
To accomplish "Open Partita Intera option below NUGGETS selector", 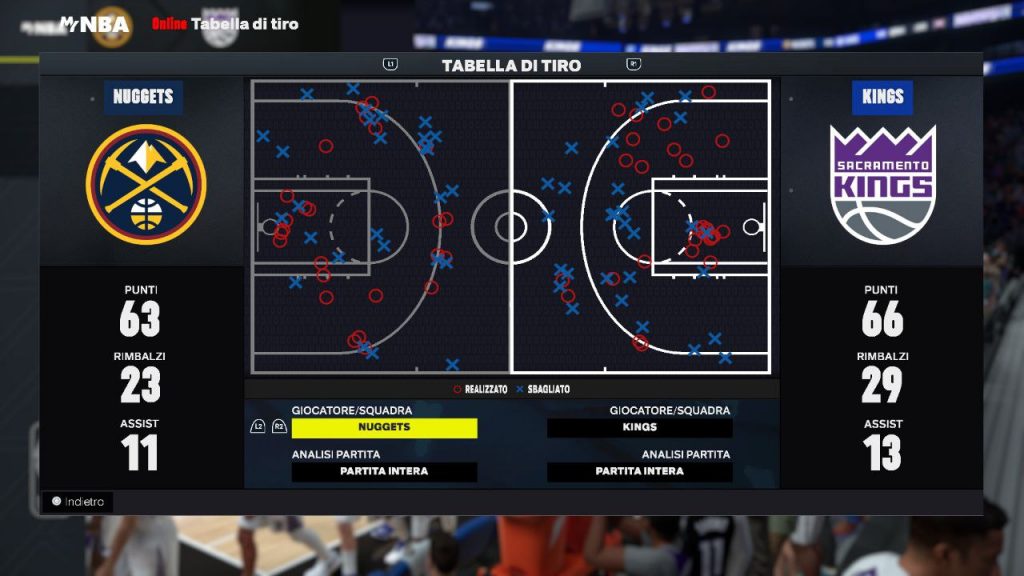I will pyautogui.click(x=384, y=471).
